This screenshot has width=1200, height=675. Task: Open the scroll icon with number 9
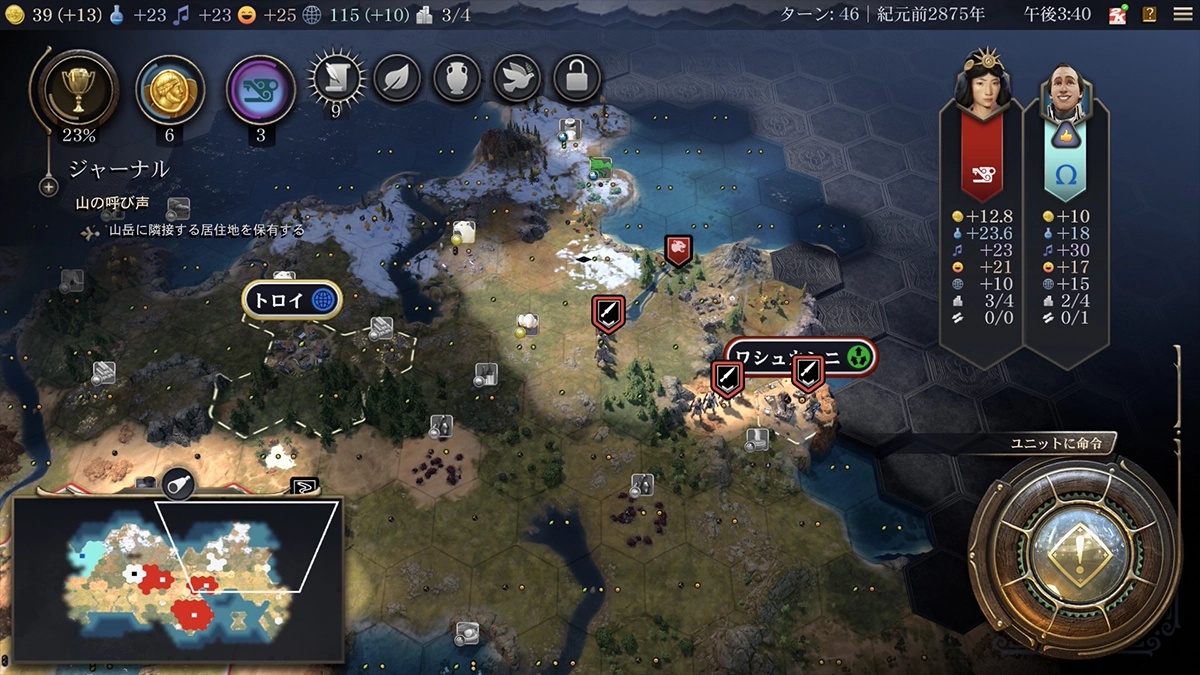click(336, 79)
